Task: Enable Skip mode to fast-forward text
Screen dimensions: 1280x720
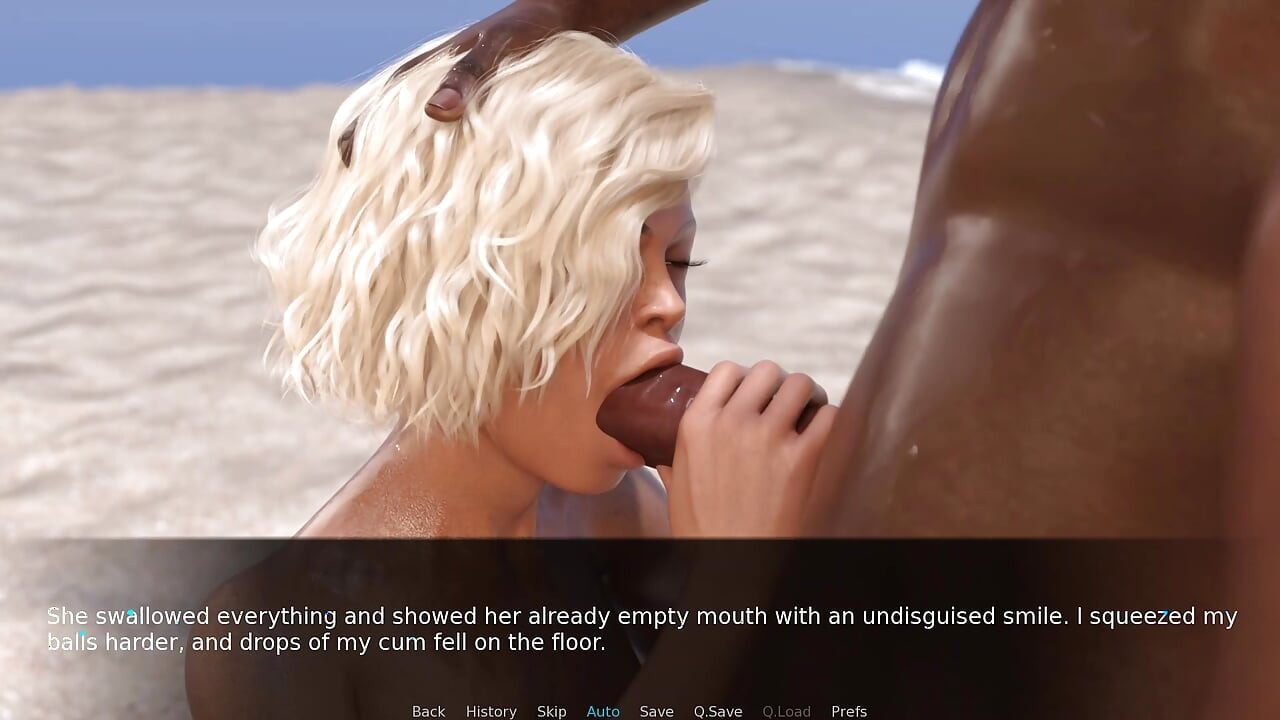Action: [552, 711]
